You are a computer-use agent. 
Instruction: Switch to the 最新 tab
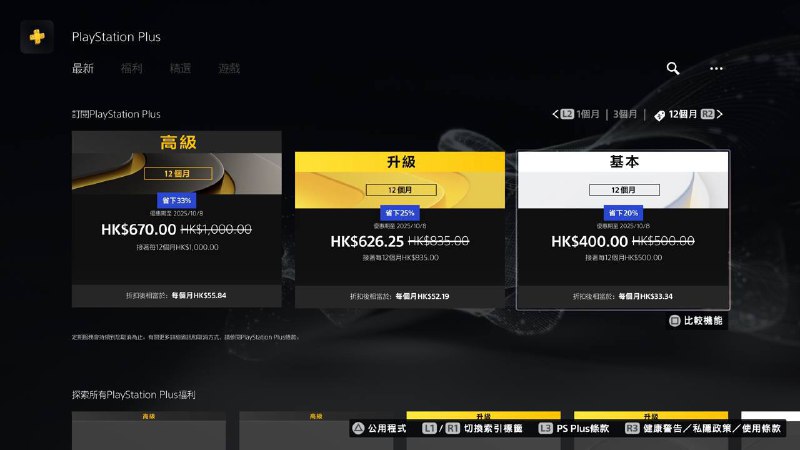point(83,68)
